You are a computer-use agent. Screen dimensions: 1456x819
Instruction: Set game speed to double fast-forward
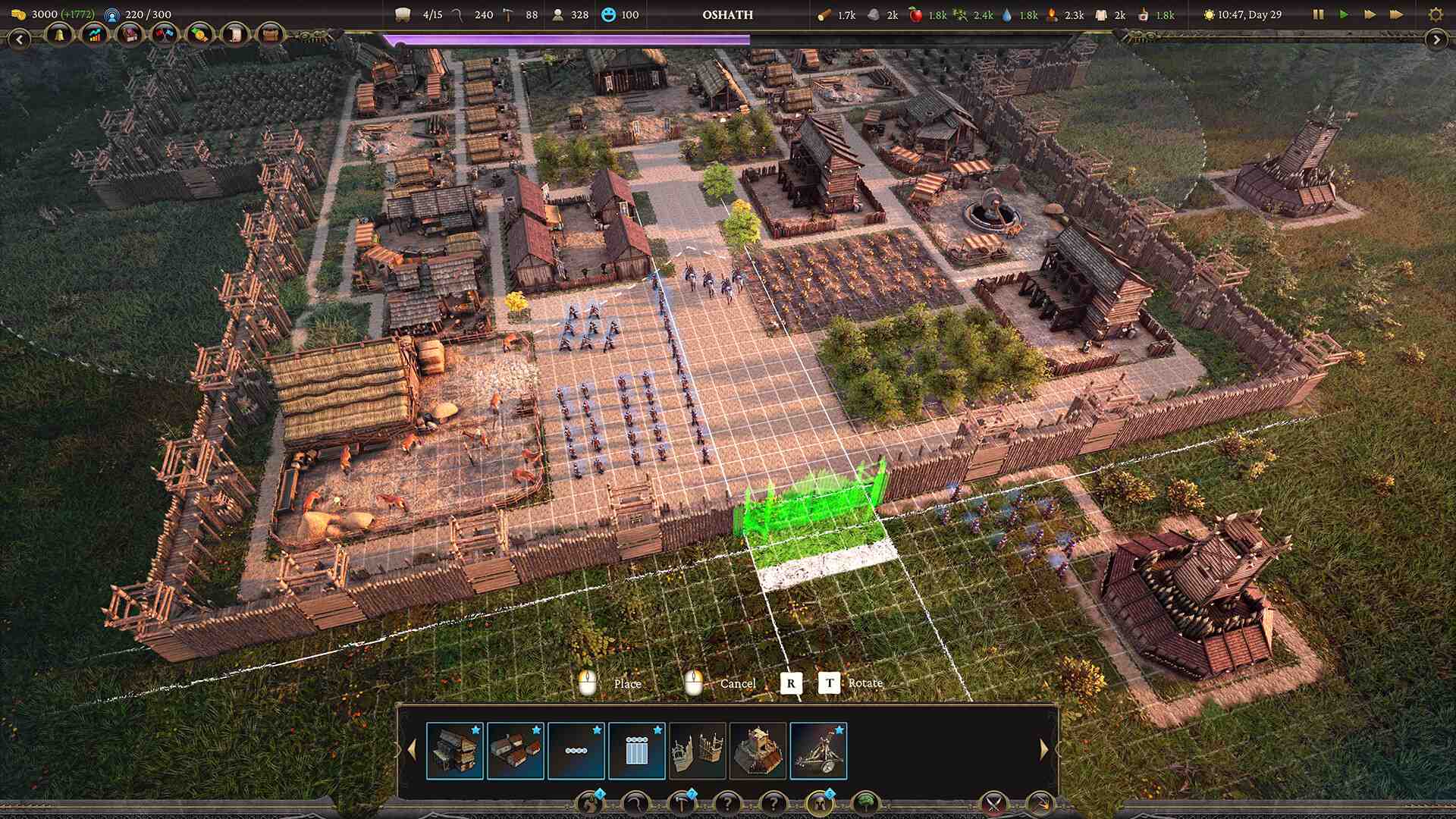point(1370,14)
